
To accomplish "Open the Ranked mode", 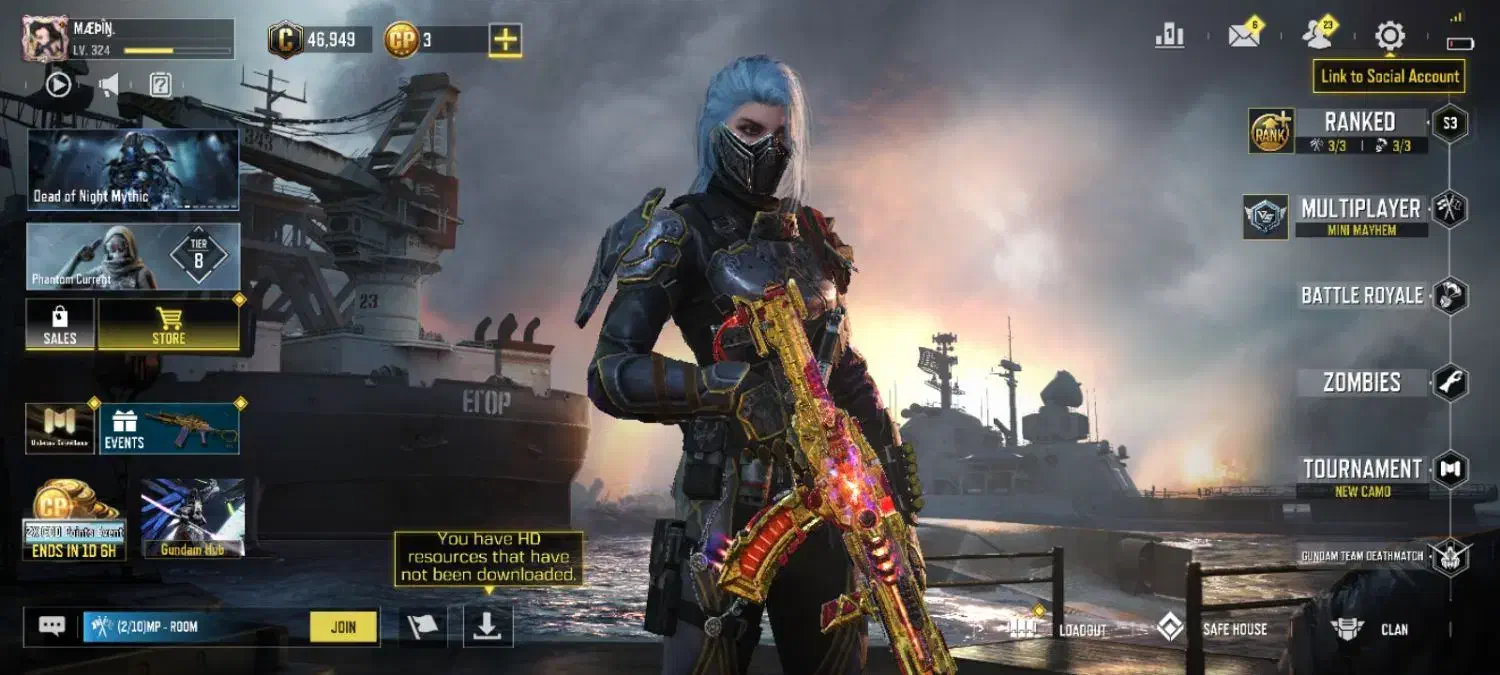I will click(1360, 123).
